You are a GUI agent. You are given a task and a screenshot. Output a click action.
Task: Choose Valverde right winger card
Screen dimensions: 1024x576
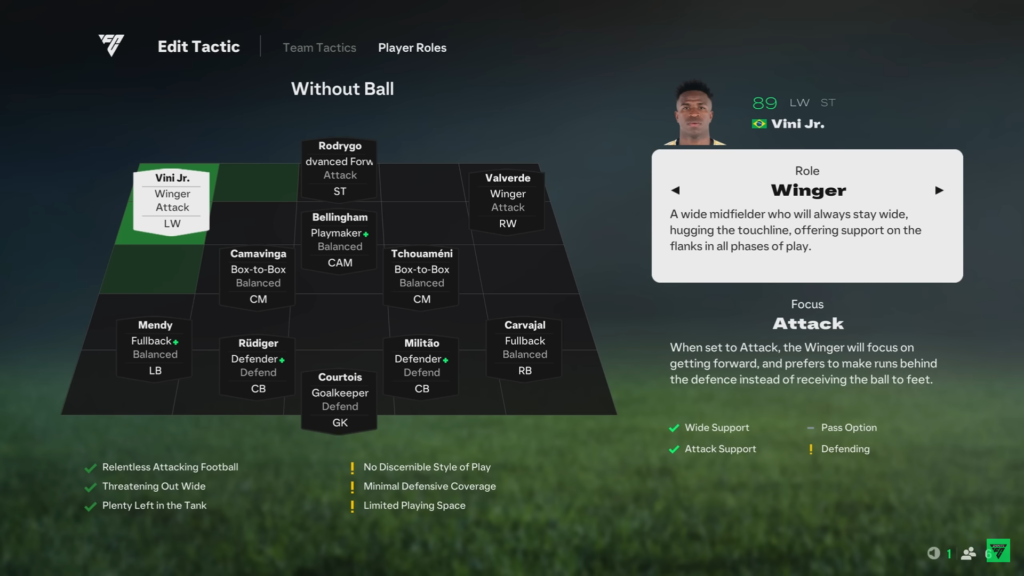tap(507, 201)
